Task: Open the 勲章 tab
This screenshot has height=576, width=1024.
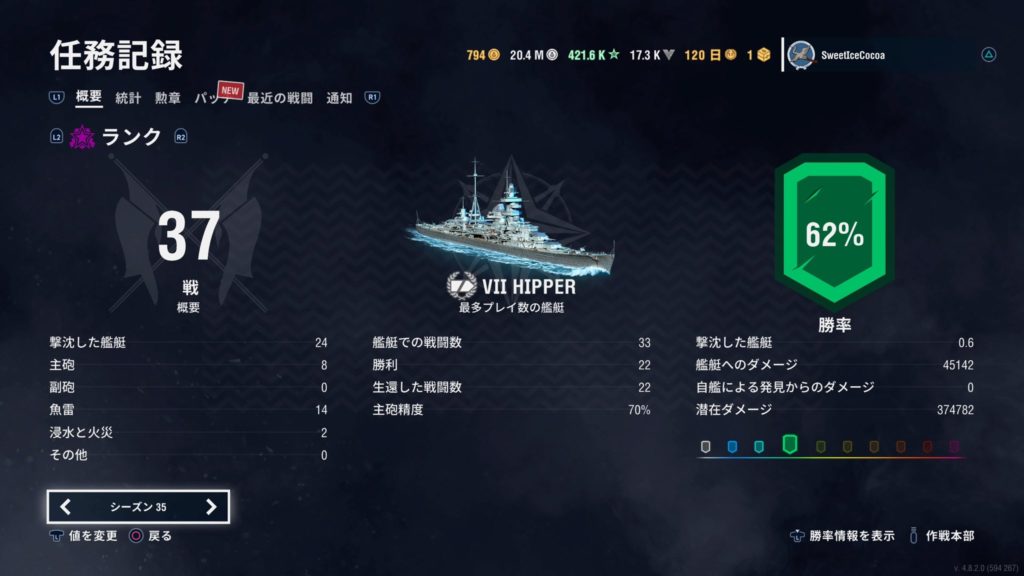Action: [x=167, y=98]
